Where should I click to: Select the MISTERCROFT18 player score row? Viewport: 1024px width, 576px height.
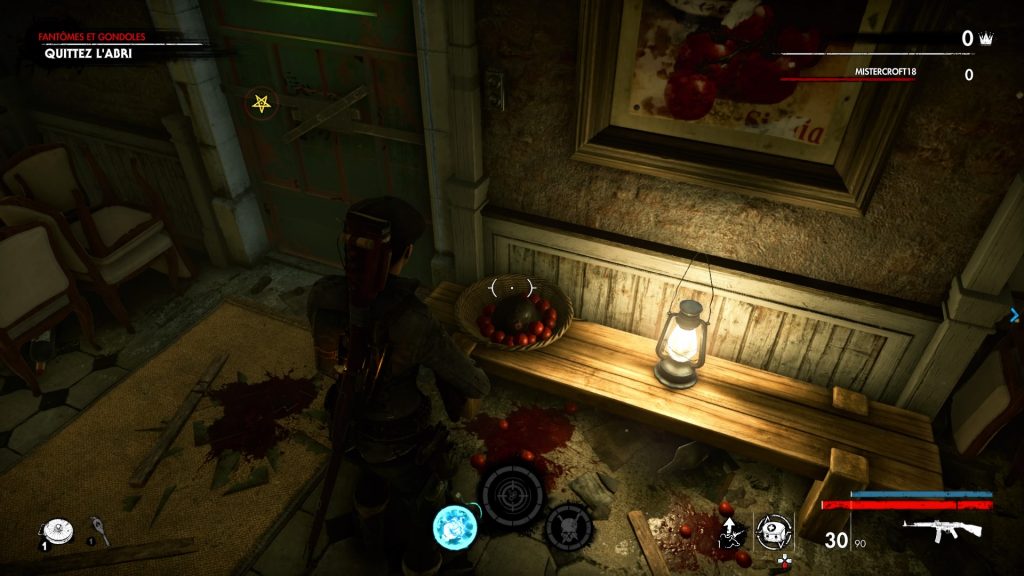tap(885, 74)
